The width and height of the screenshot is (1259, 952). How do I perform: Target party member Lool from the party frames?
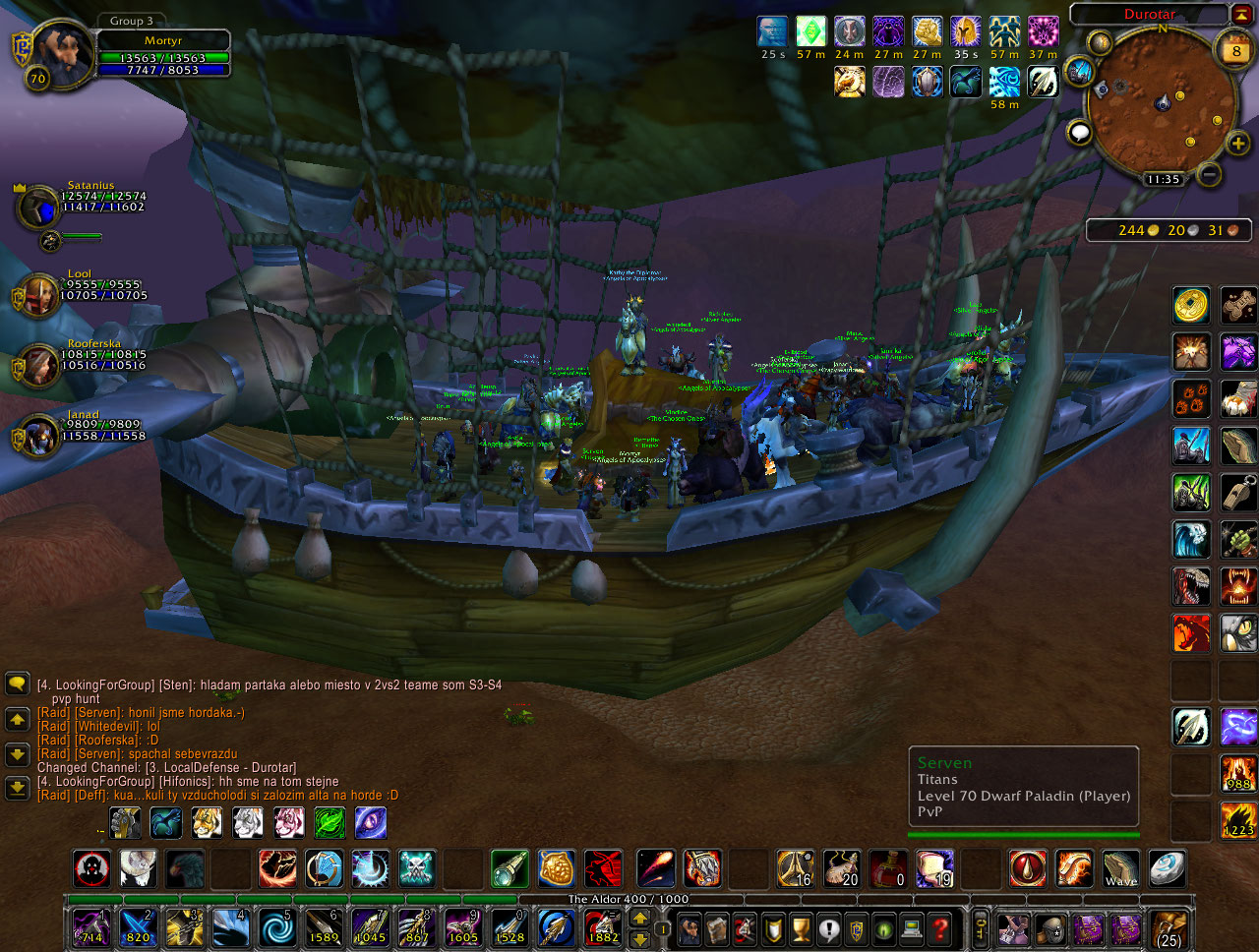tap(39, 294)
